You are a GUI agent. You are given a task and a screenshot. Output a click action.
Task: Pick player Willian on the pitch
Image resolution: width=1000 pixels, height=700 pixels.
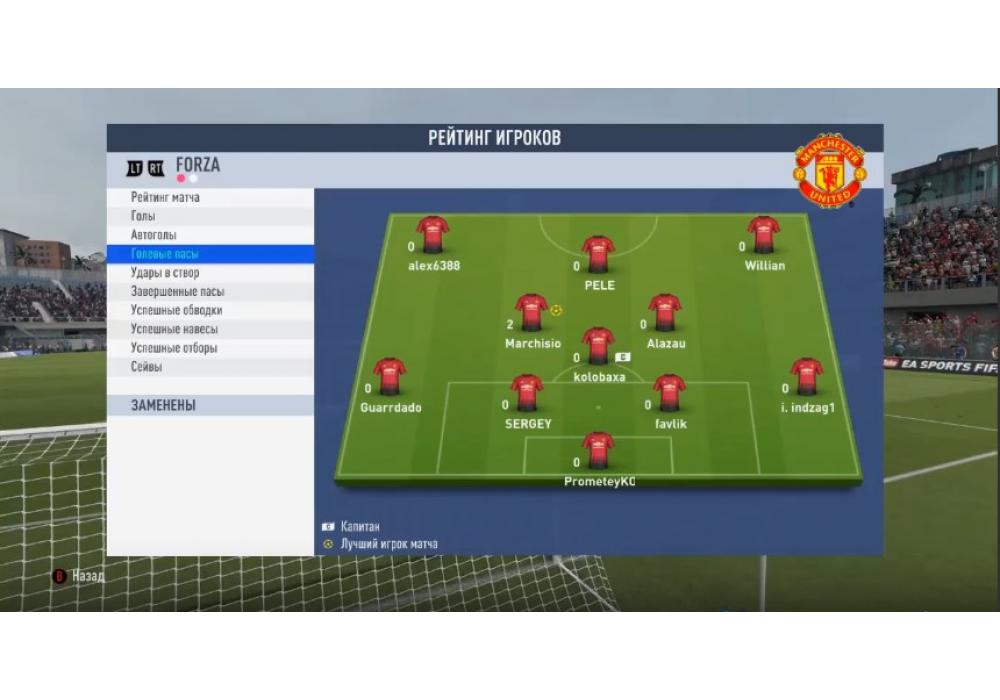click(764, 235)
